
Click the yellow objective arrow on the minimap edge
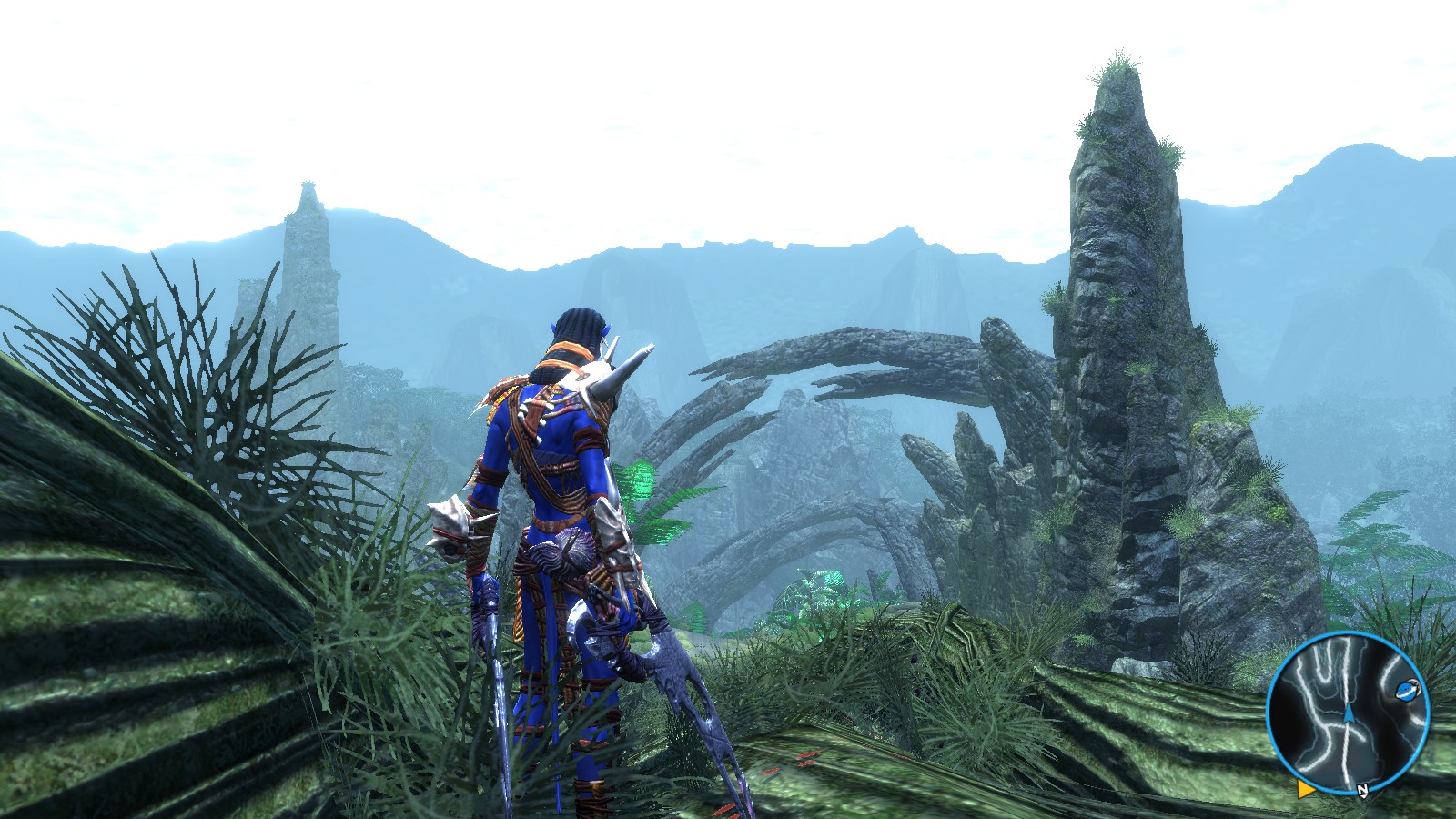point(1305,788)
